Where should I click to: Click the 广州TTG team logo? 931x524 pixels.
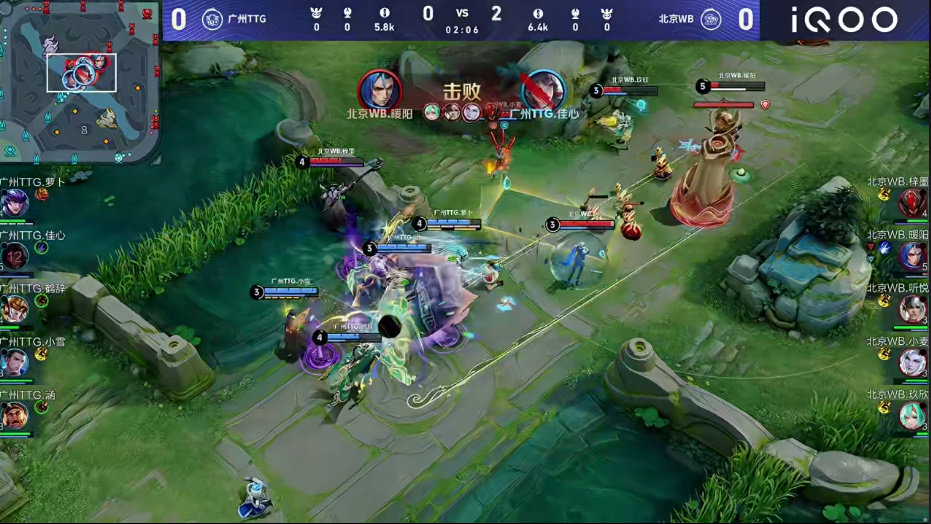pyautogui.click(x=212, y=19)
